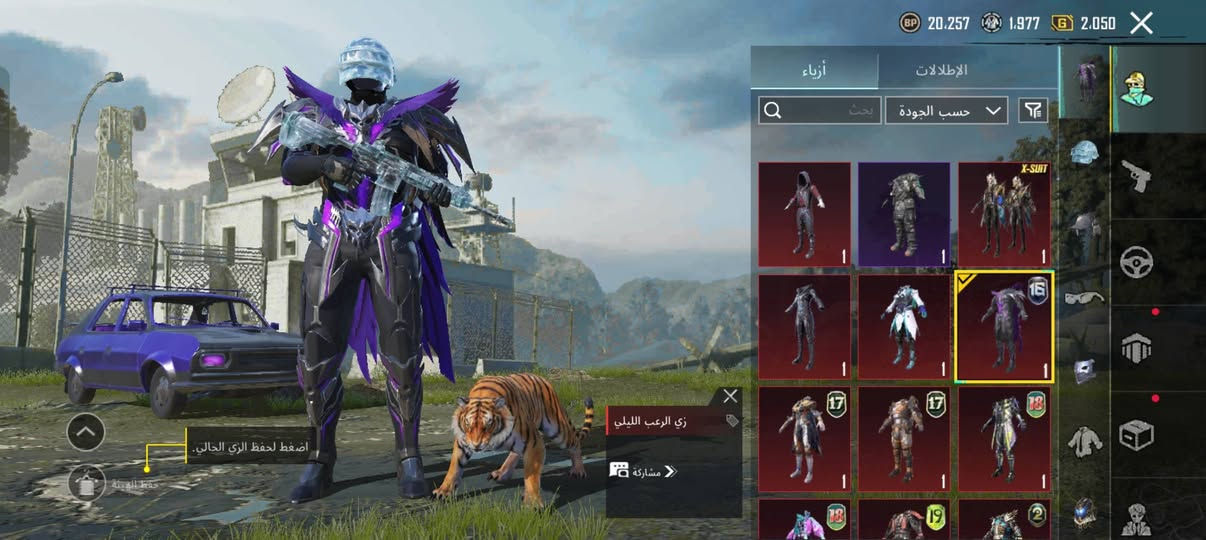
Task: Expand the up-arrow circle button
Action: pos(86,432)
